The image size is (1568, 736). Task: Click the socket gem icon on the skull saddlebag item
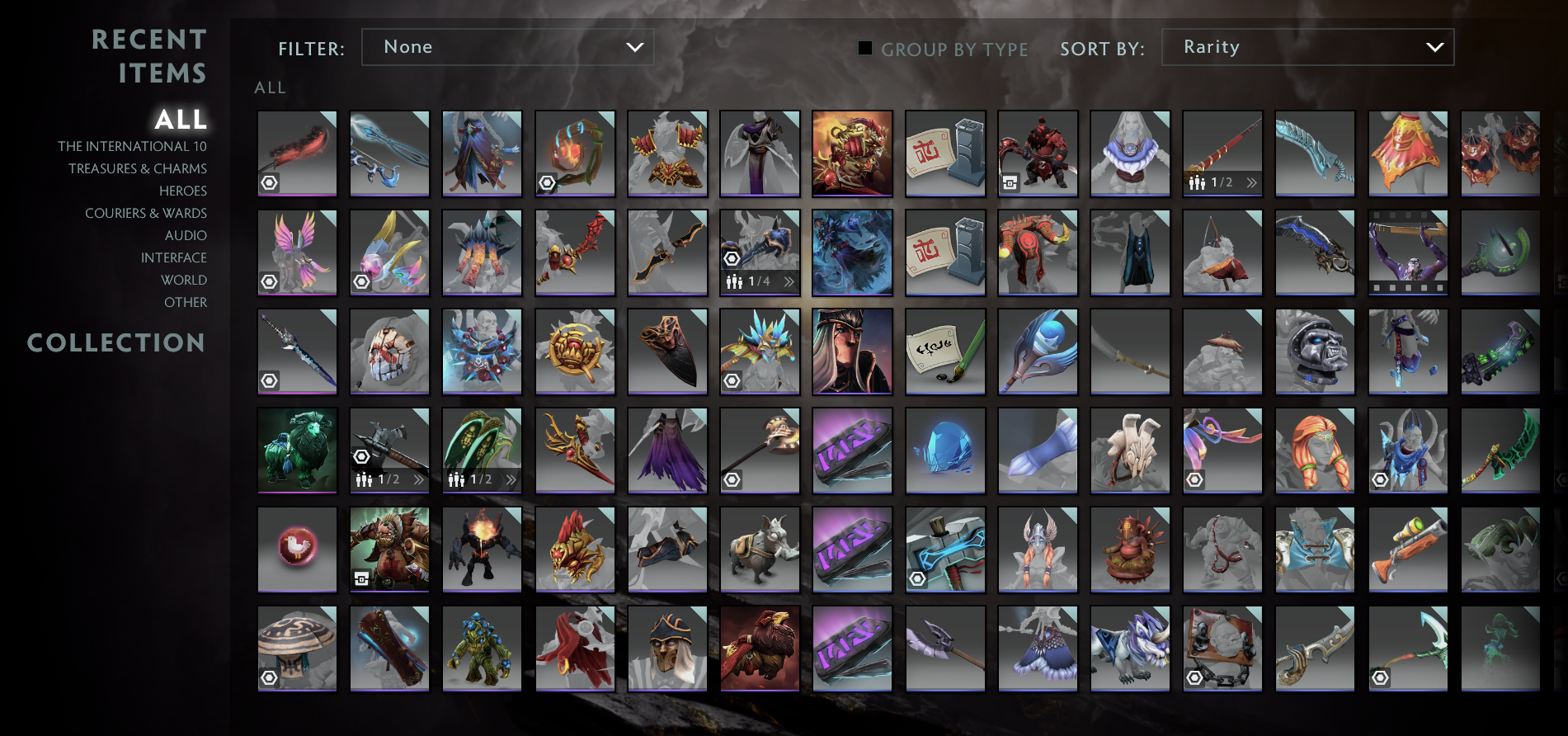[1194, 677]
